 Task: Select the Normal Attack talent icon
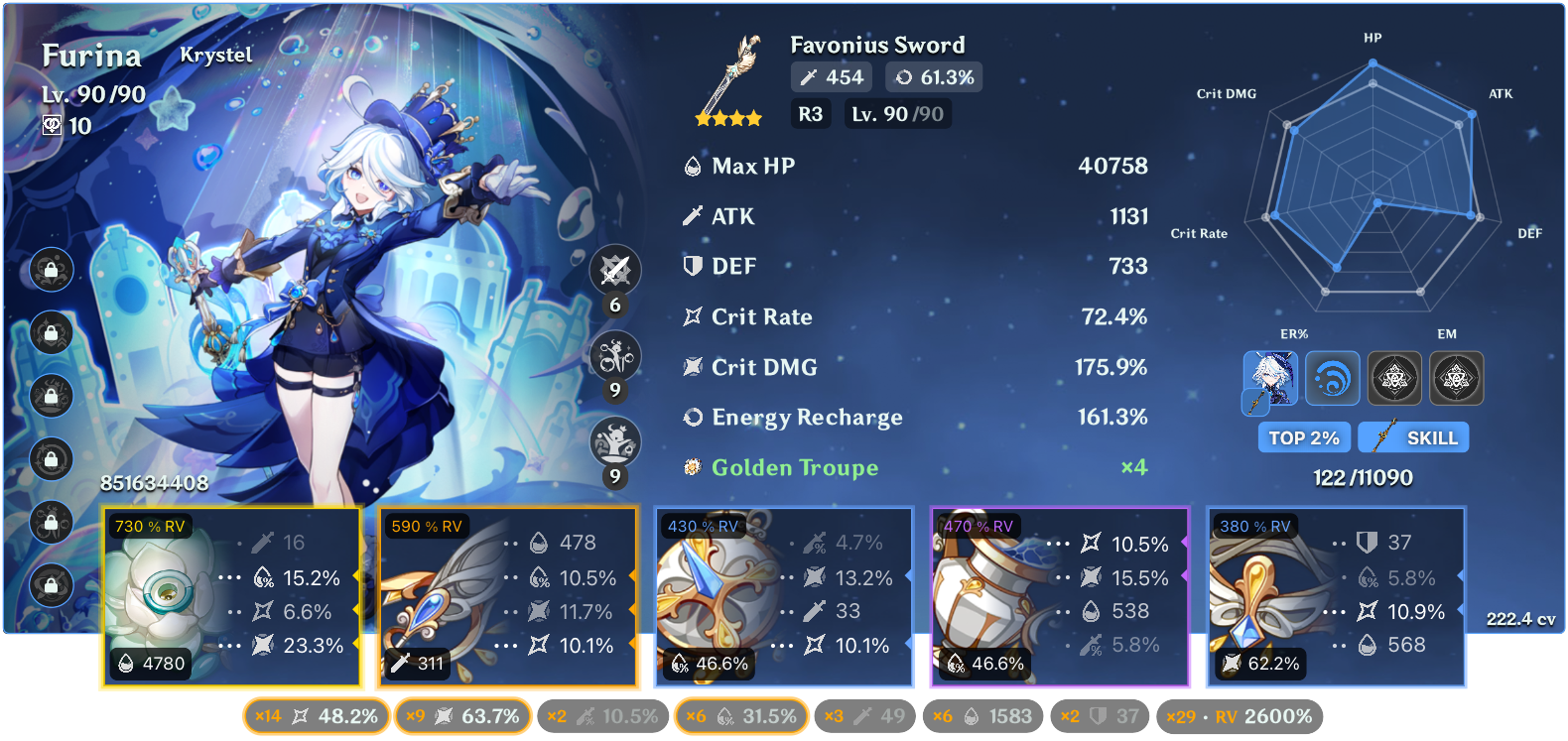(x=614, y=270)
